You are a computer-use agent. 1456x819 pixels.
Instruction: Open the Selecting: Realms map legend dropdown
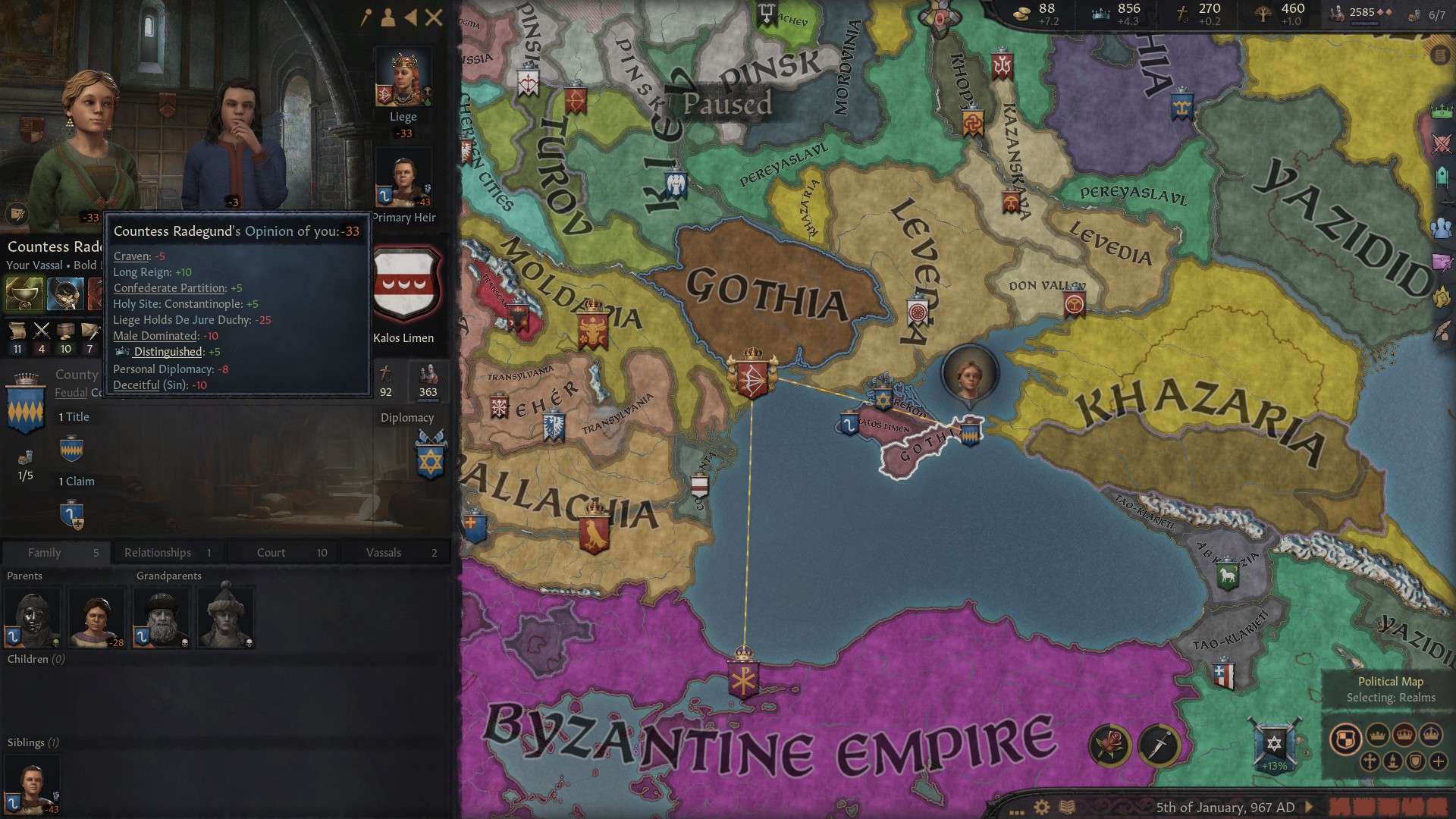tap(1390, 697)
